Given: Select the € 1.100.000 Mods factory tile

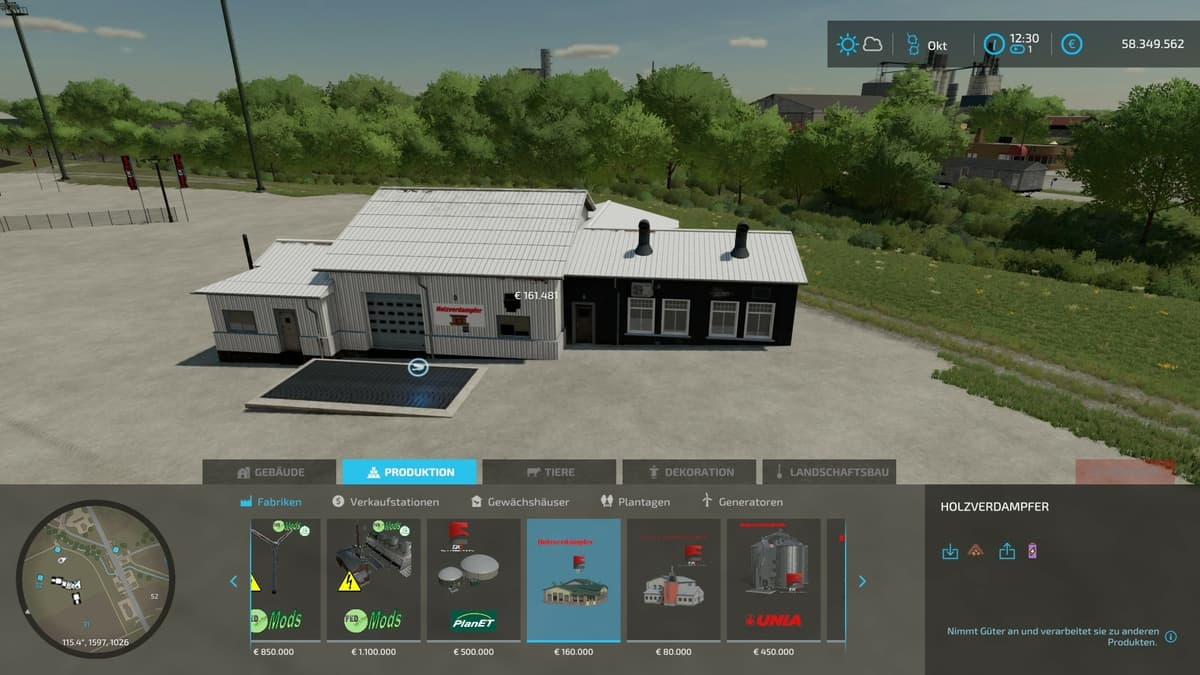Looking at the screenshot, I should (x=373, y=580).
